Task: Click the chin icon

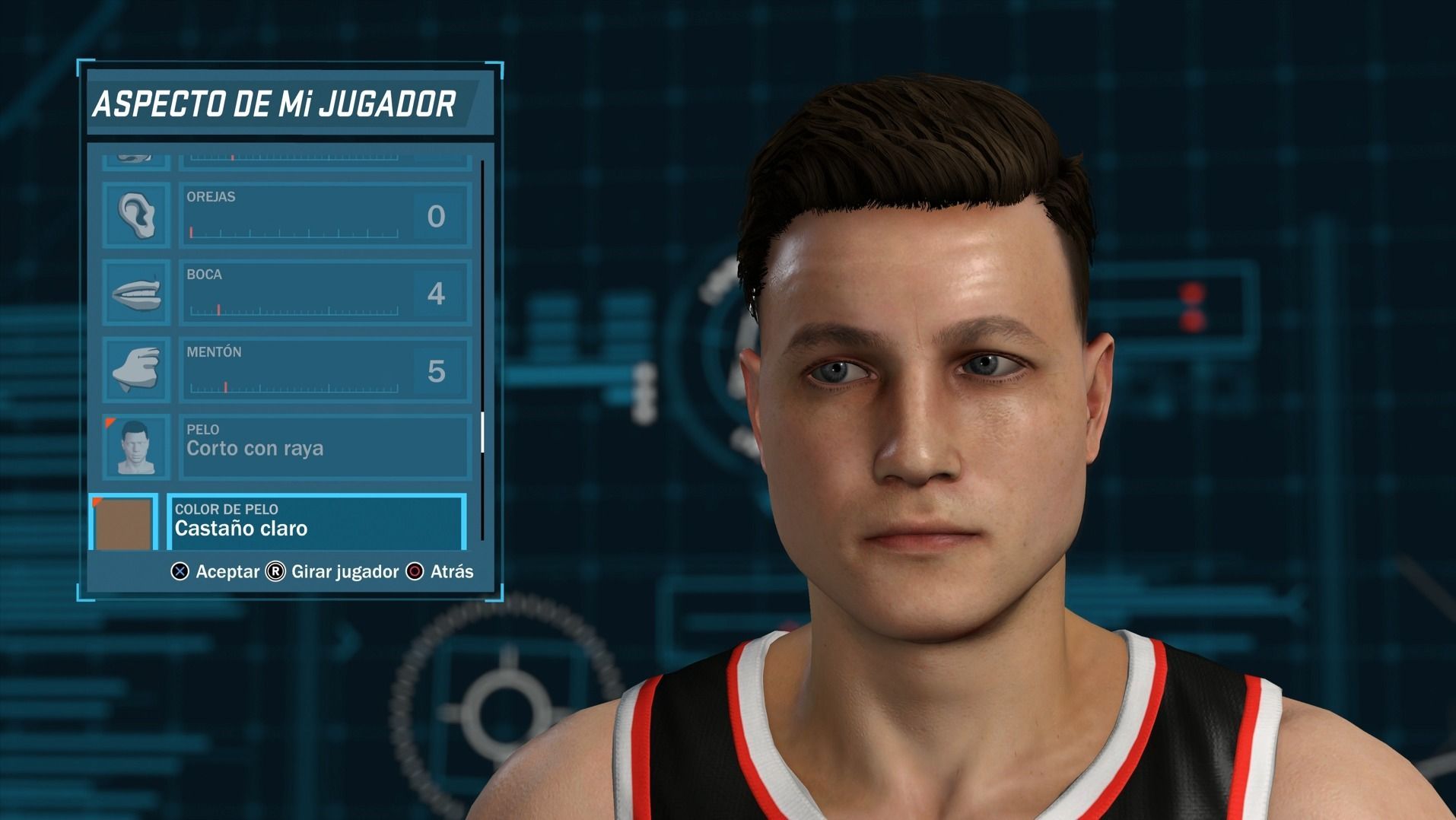Action: point(136,370)
